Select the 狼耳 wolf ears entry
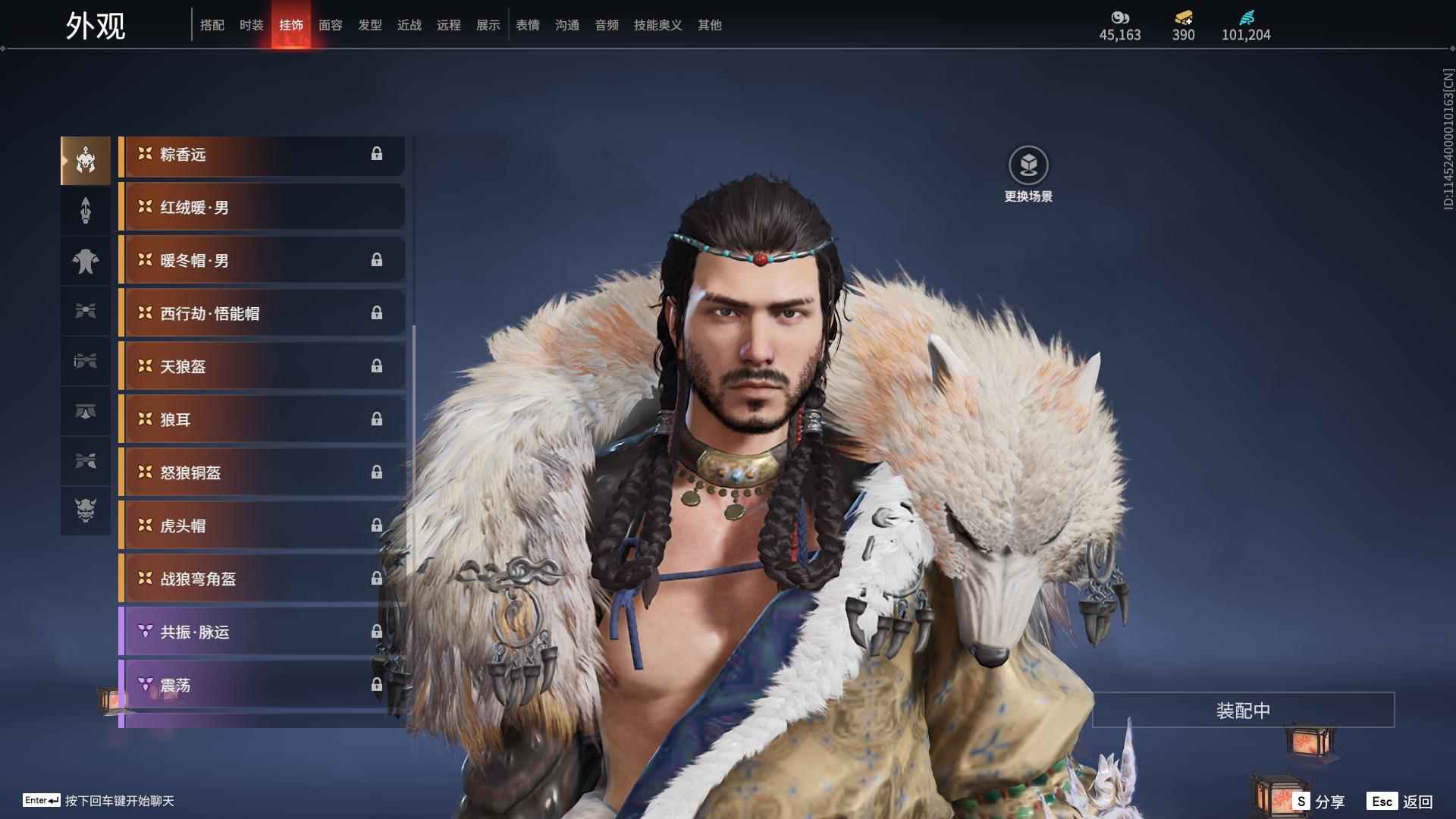Screen dimensions: 1456x819 coord(262,420)
